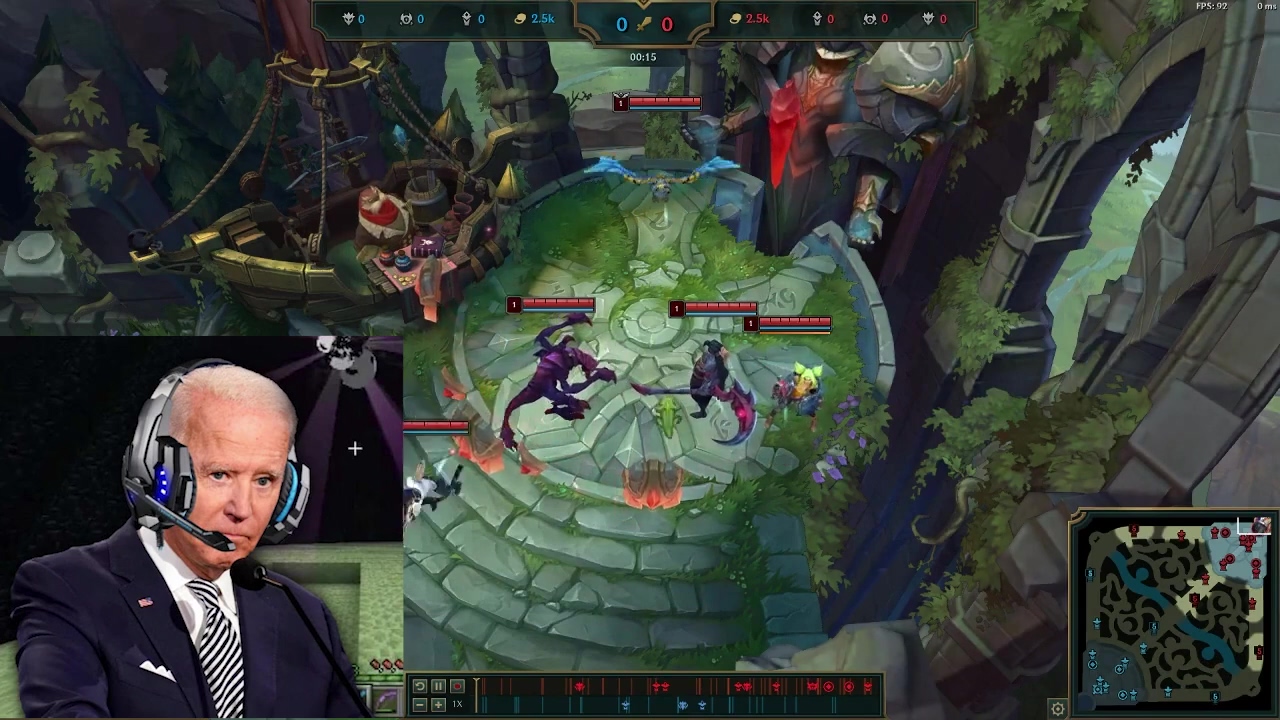This screenshot has width=1280, height=720.
Task: Click the match timer showing 00:15
Action: coord(642,56)
